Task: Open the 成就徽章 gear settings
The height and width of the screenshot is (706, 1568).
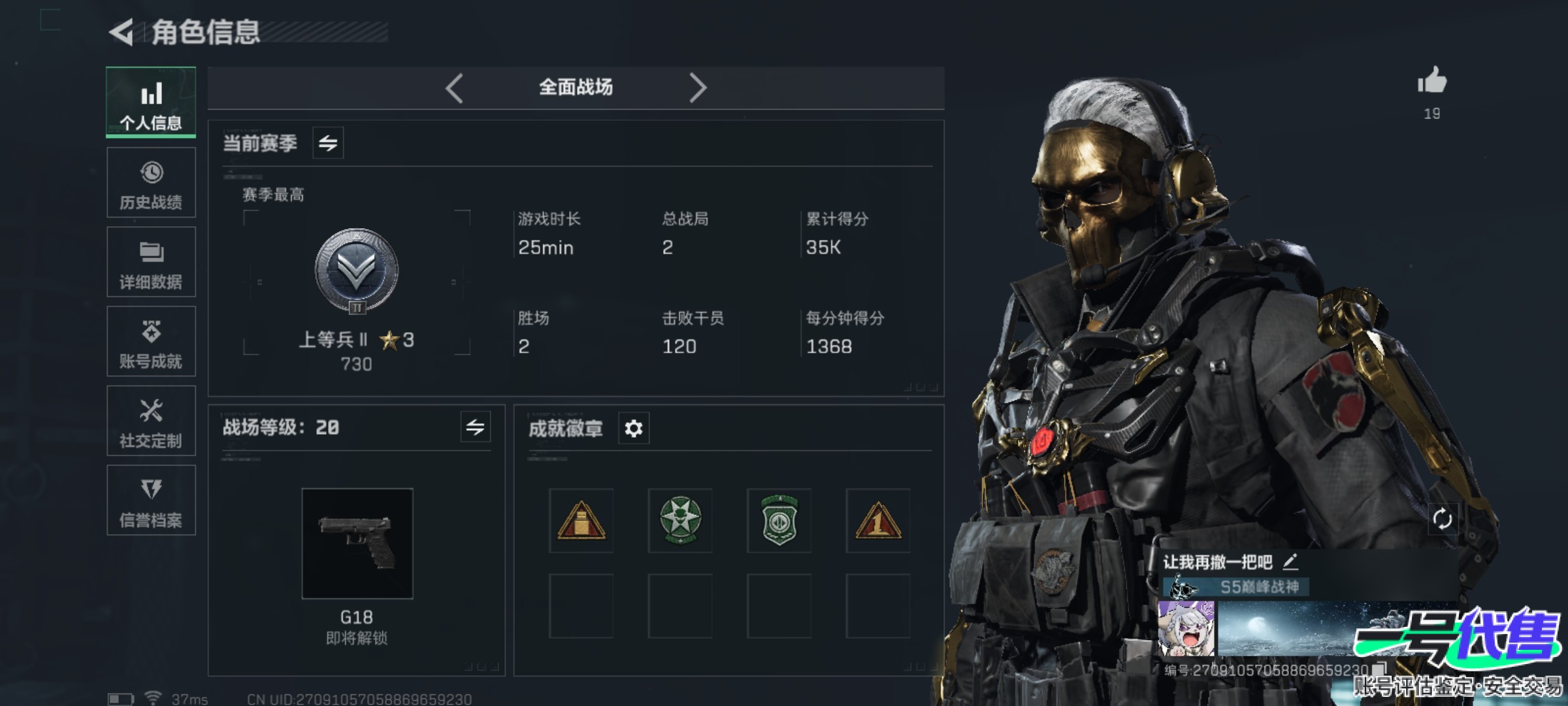Action: pos(634,429)
